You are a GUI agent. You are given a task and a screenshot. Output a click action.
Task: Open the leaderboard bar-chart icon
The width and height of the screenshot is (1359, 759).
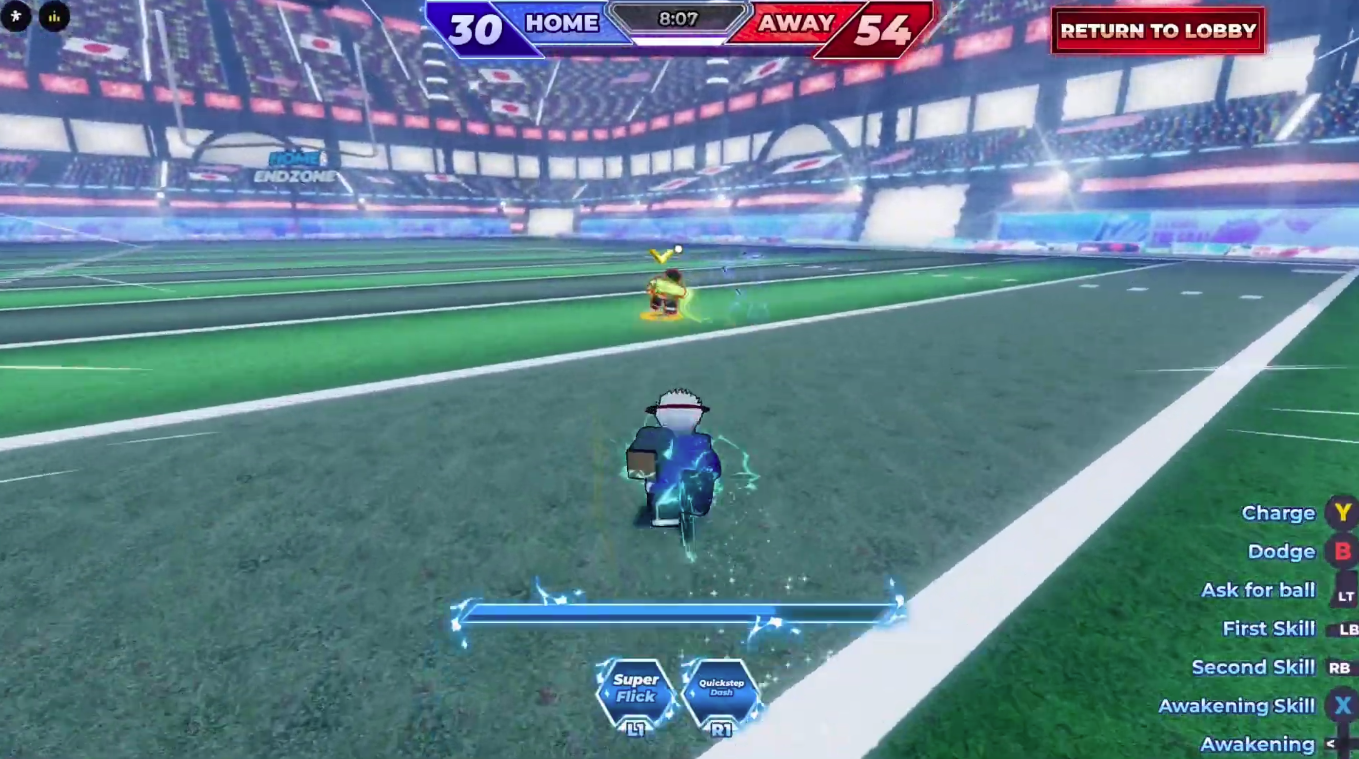click(53, 17)
